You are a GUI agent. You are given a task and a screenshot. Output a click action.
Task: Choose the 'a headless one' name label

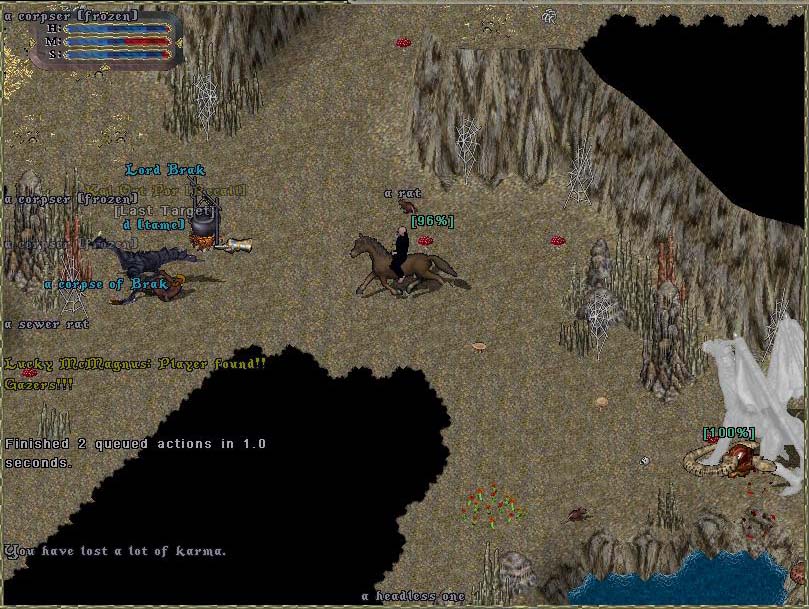click(413, 597)
